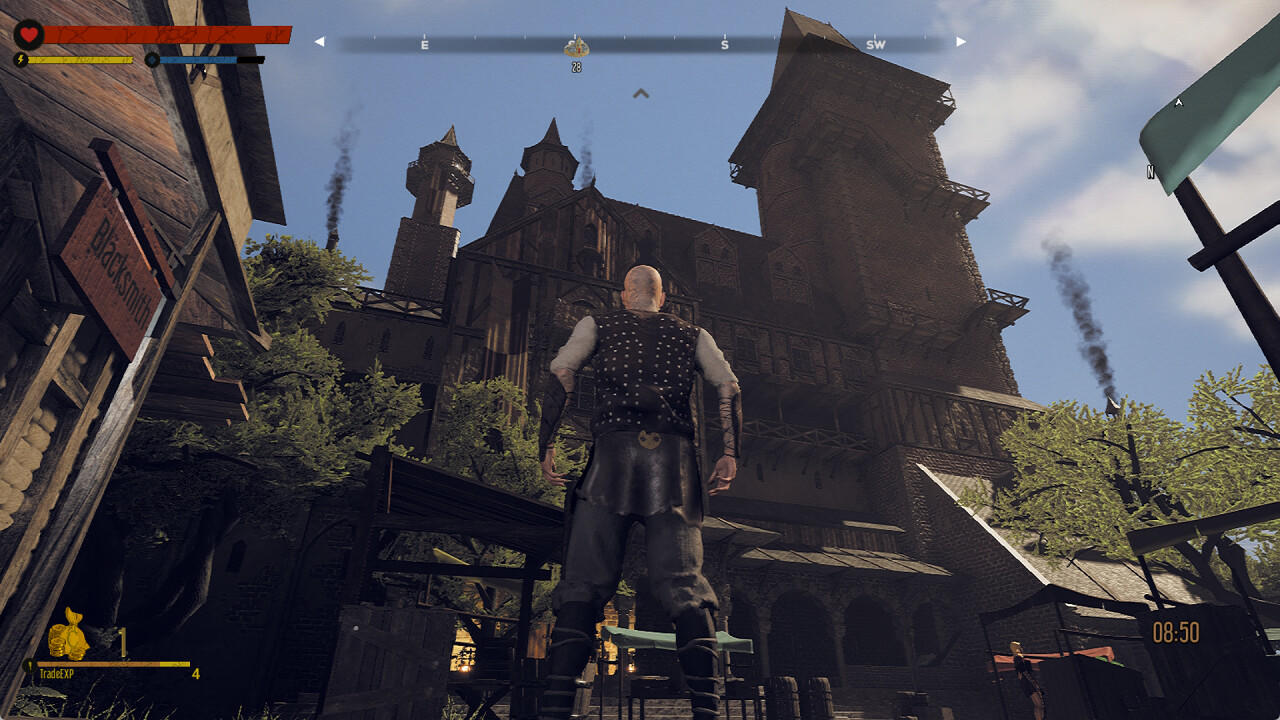Click the exclamation icon beside the TradeEXP bar
The width and height of the screenshot is (1280, 720).
[x=30, y=665]
